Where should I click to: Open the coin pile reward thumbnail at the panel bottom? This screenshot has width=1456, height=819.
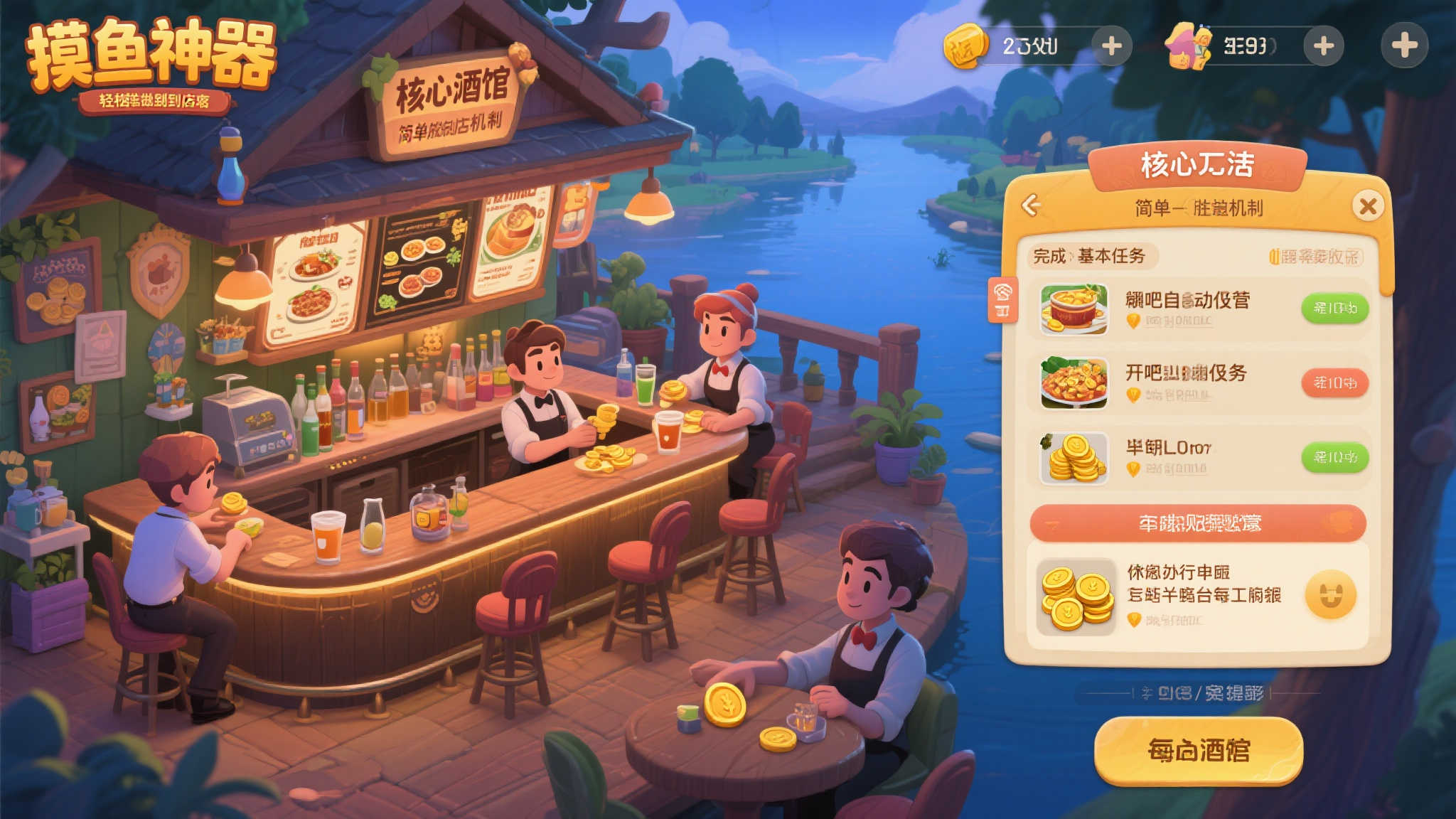[1076, 597]
